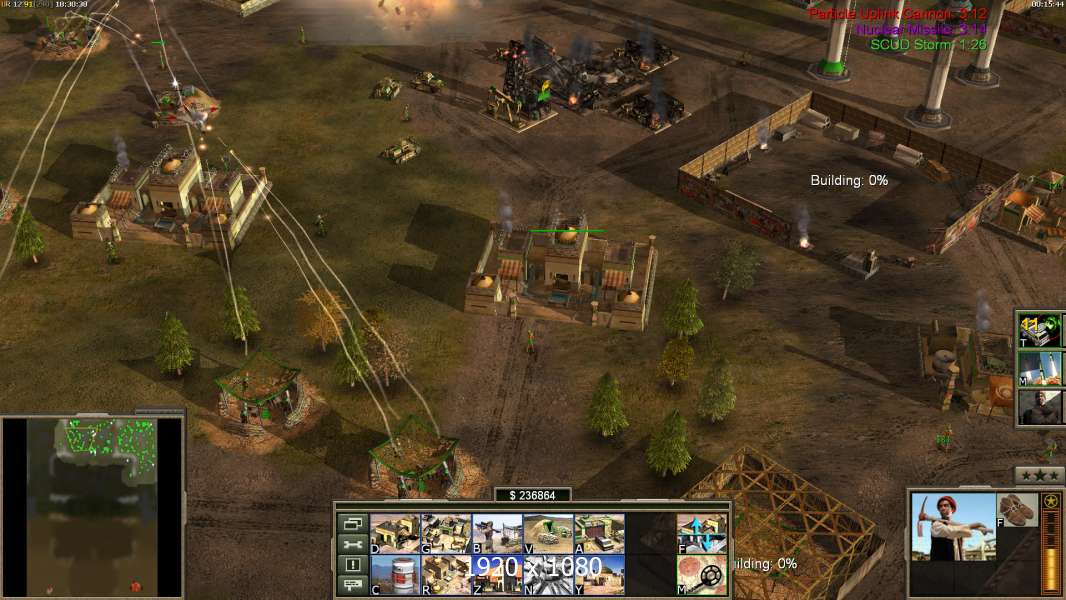Image resolution: width=1066 pixels, height=600 pixels.
Task: Click the overlapping windows button
Action: point(352,523)
